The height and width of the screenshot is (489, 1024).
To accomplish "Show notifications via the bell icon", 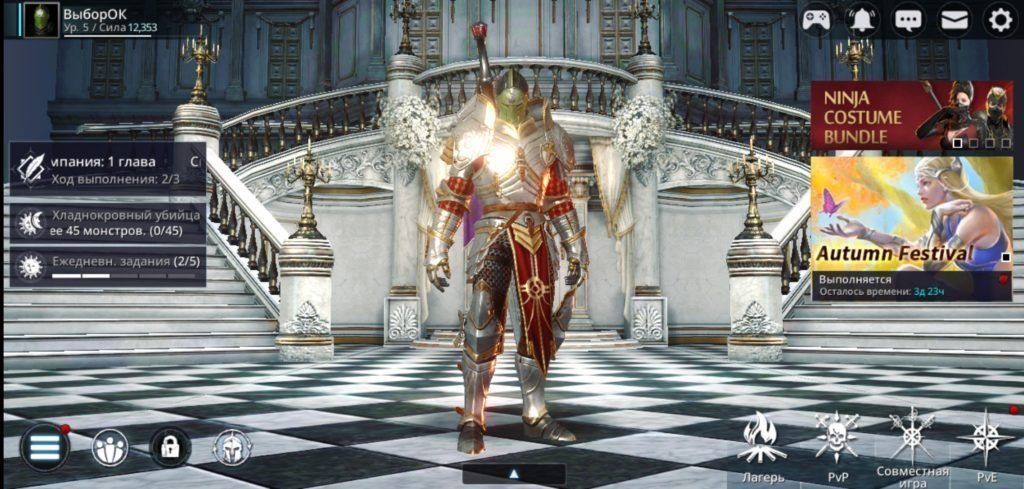I will [x=862, y=19].
